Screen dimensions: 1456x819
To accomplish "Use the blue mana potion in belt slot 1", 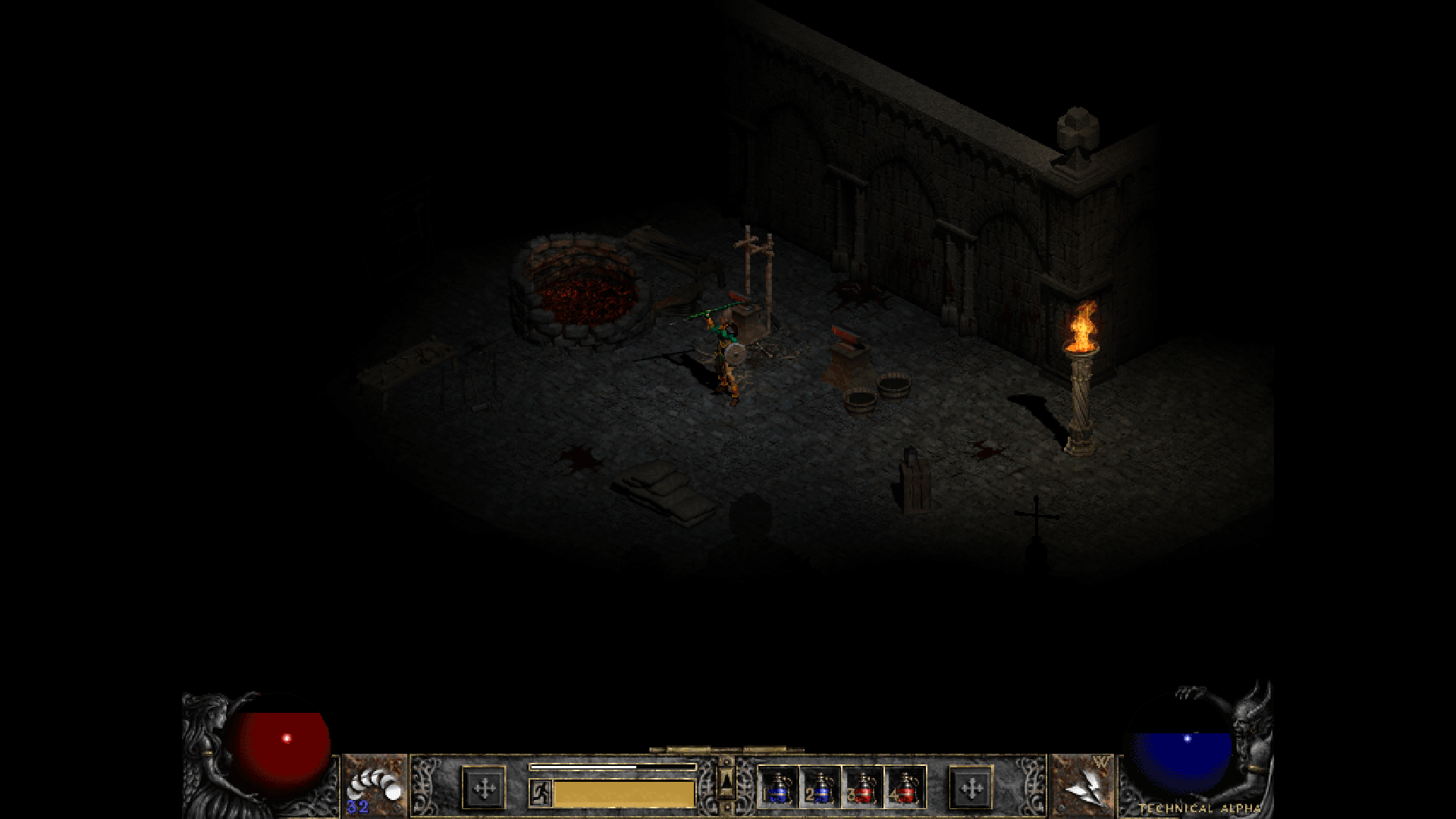I will (x=778, y=787).
